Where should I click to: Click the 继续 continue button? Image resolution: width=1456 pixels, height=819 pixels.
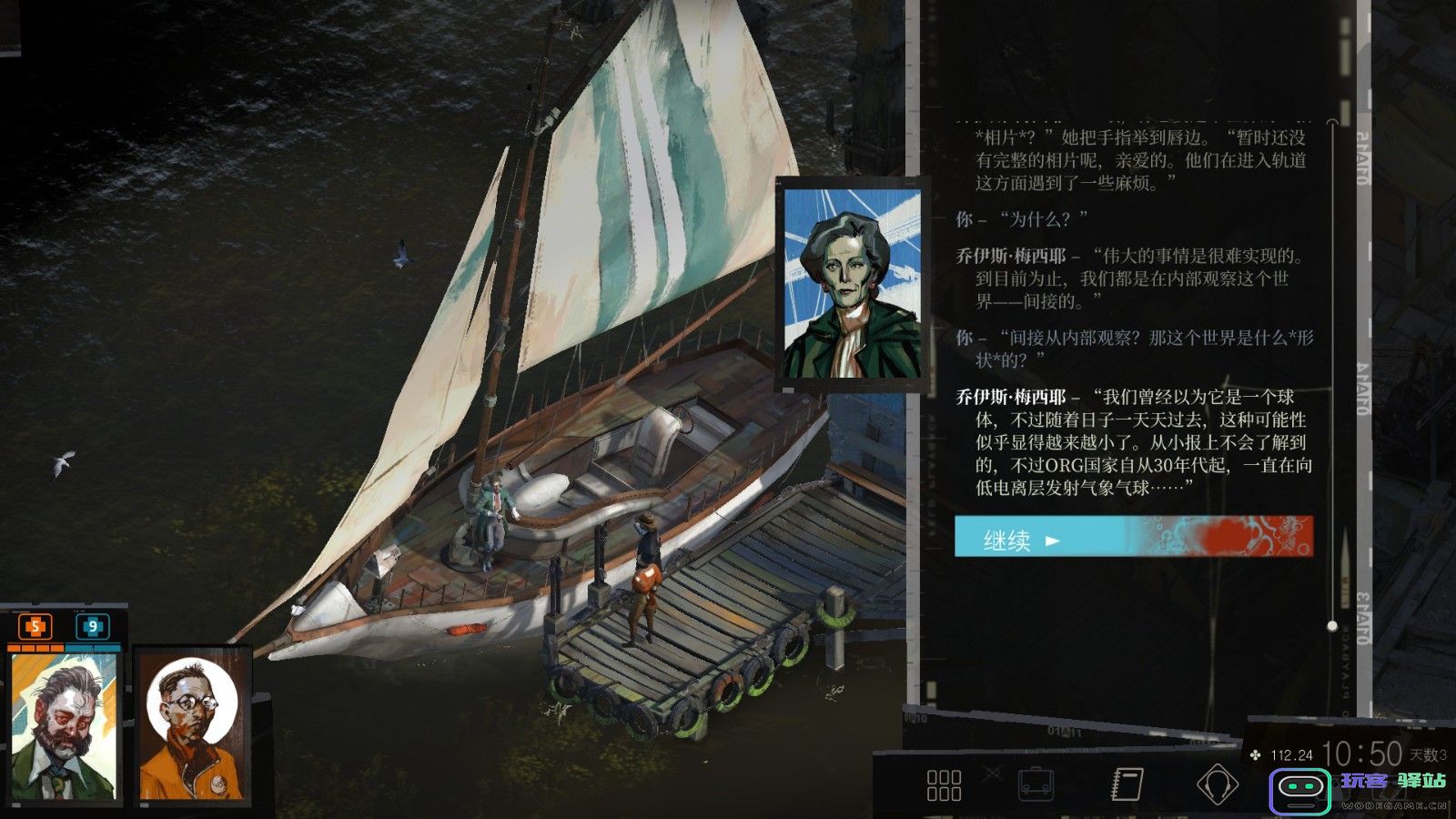click(x=1010, y=539)
